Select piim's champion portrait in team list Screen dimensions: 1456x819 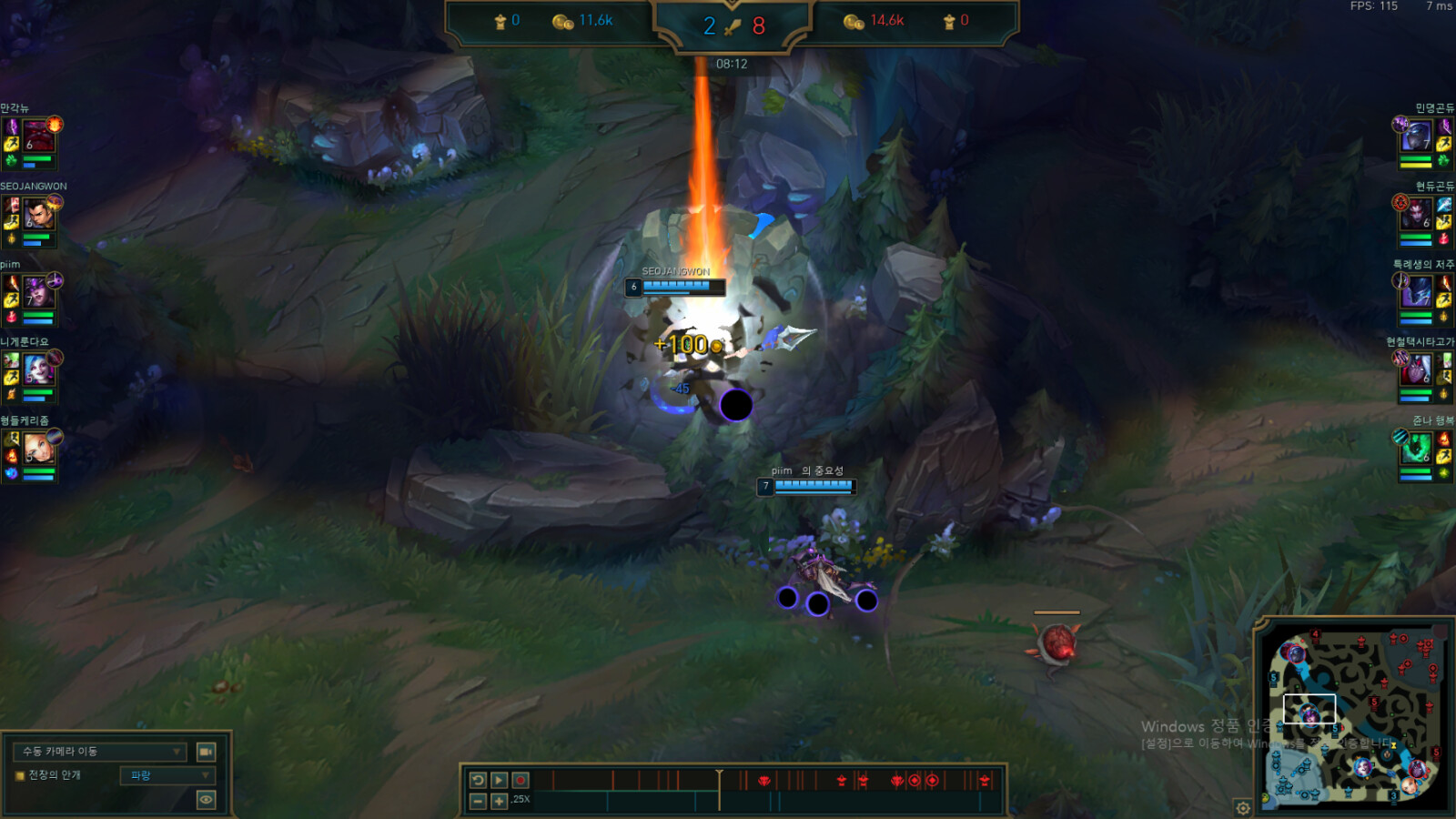[x=39, y=294]
